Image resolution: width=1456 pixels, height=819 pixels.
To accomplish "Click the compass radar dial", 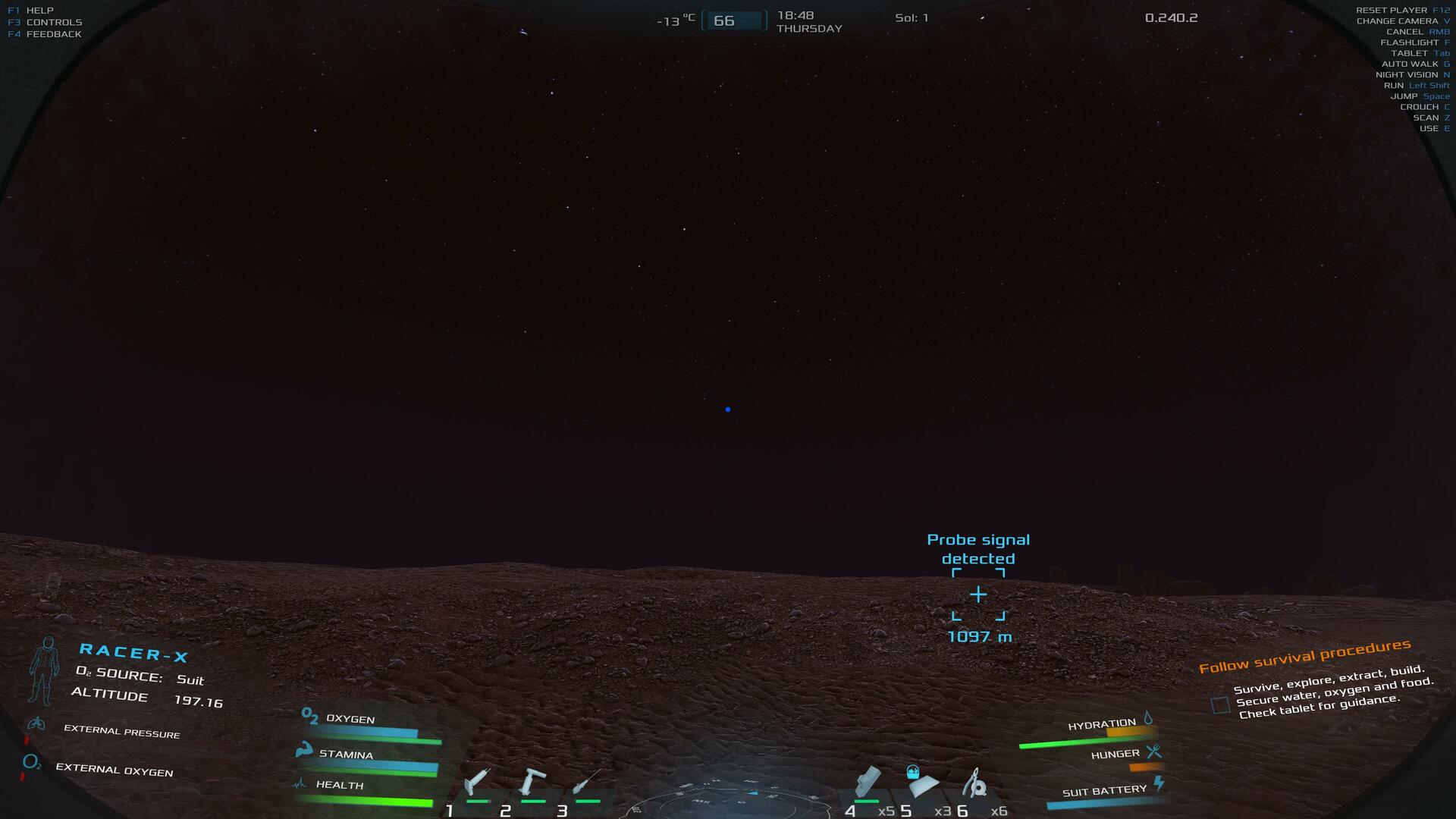I will 726,802.
